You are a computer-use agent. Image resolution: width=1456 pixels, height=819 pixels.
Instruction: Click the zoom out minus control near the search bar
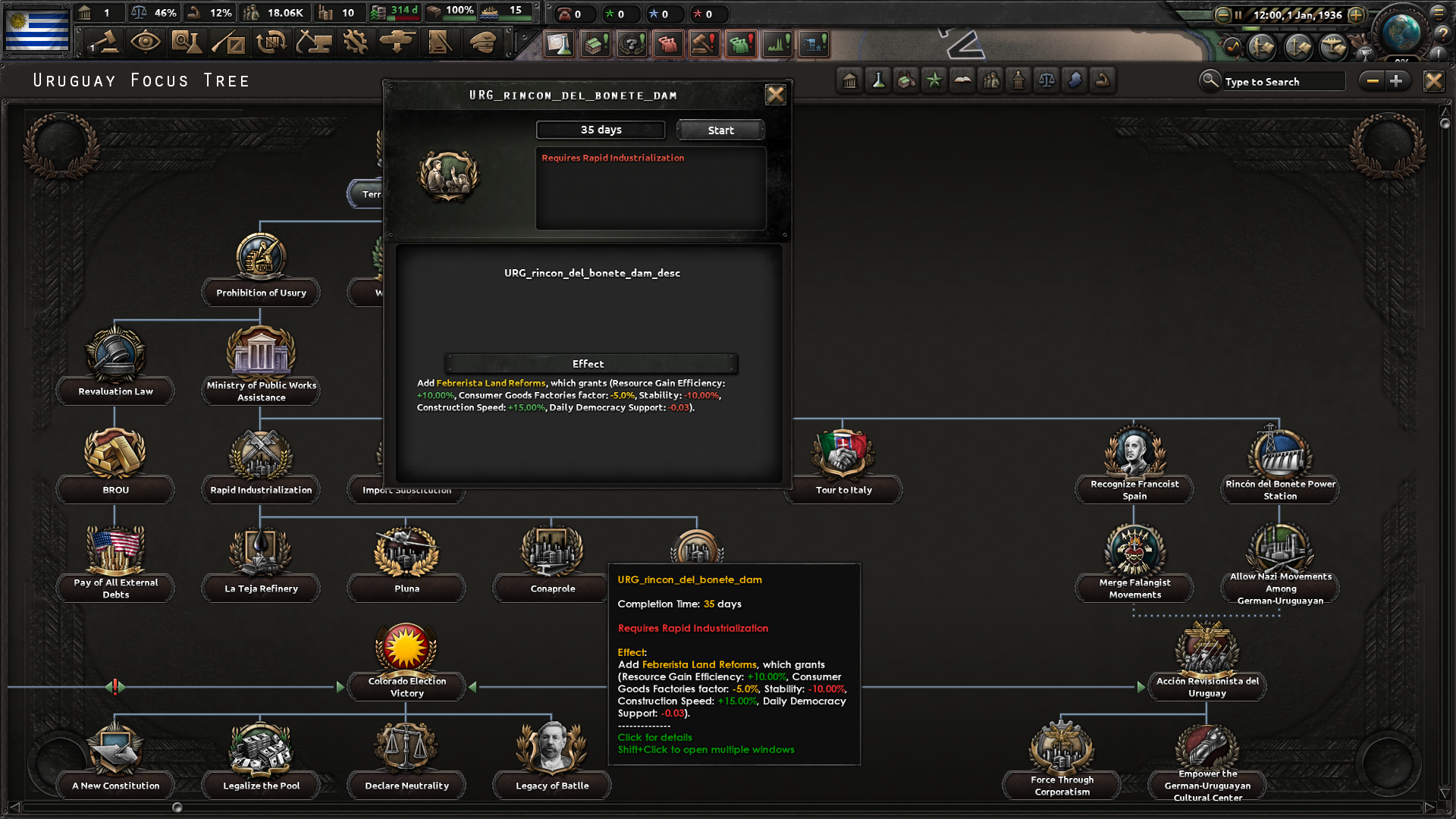(1373, 80)
